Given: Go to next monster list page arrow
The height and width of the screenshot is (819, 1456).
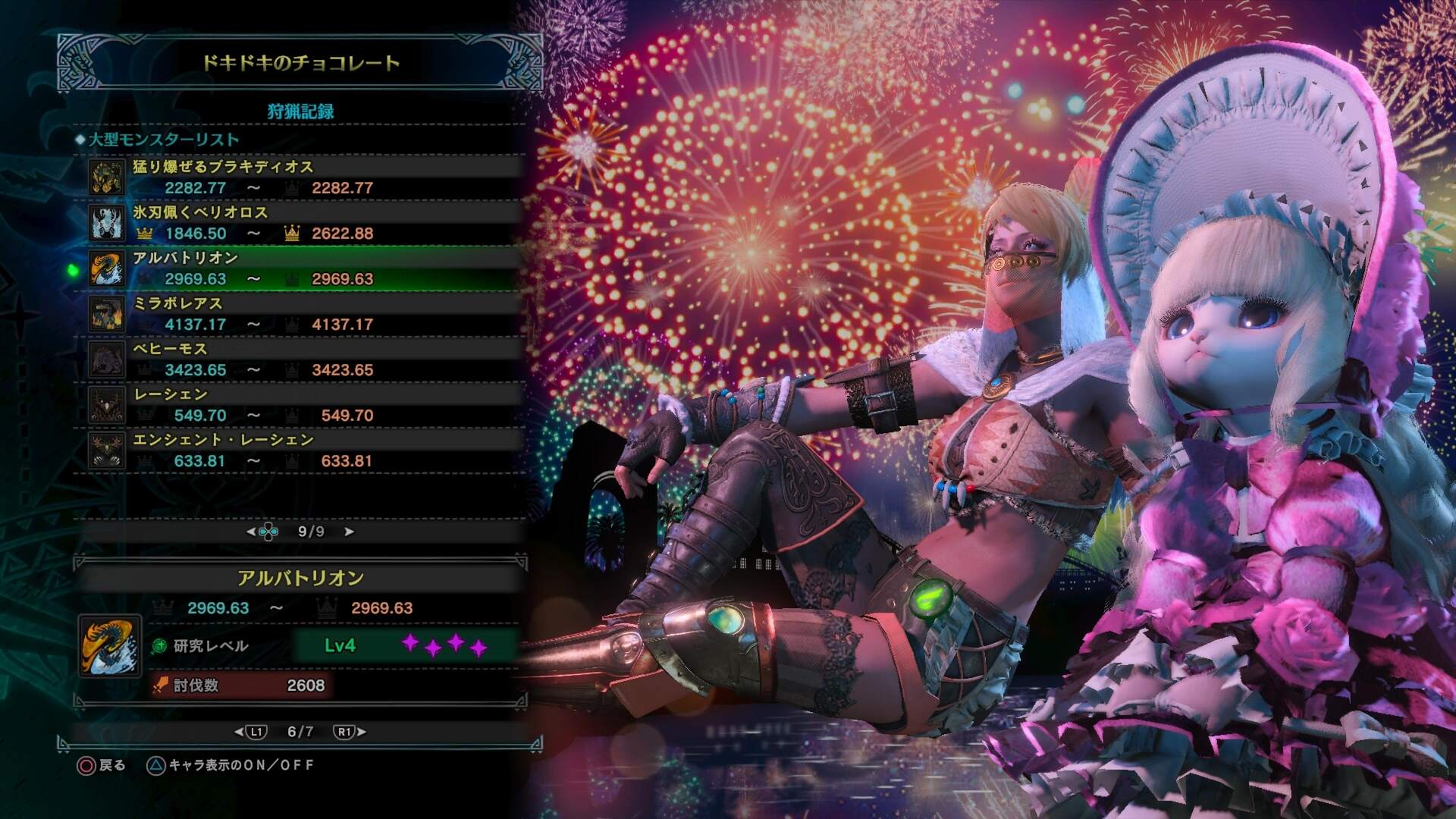Looking at the screenshot, I should click(350, 532).
